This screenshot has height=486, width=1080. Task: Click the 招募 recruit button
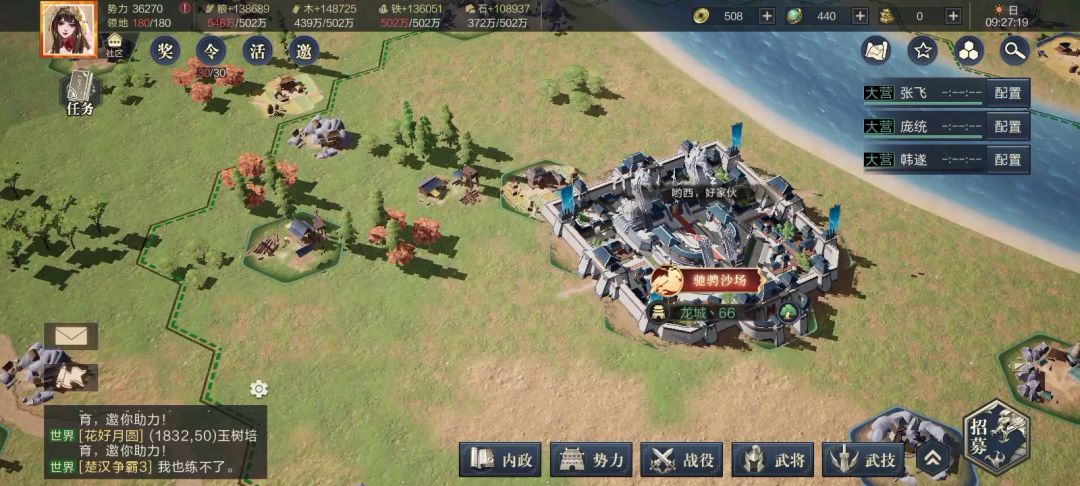pyautogui.click(x=996, y=437)
